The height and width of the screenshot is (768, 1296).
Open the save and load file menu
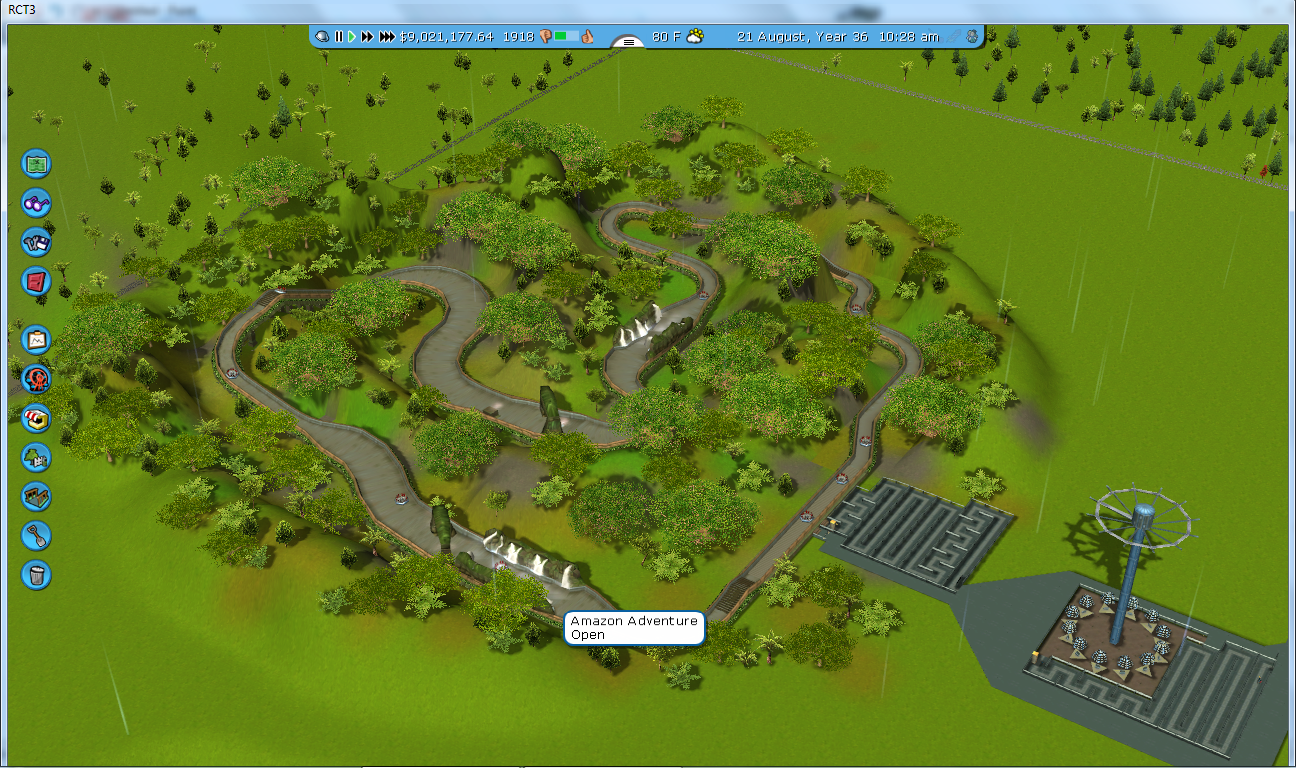click(37, 242)
